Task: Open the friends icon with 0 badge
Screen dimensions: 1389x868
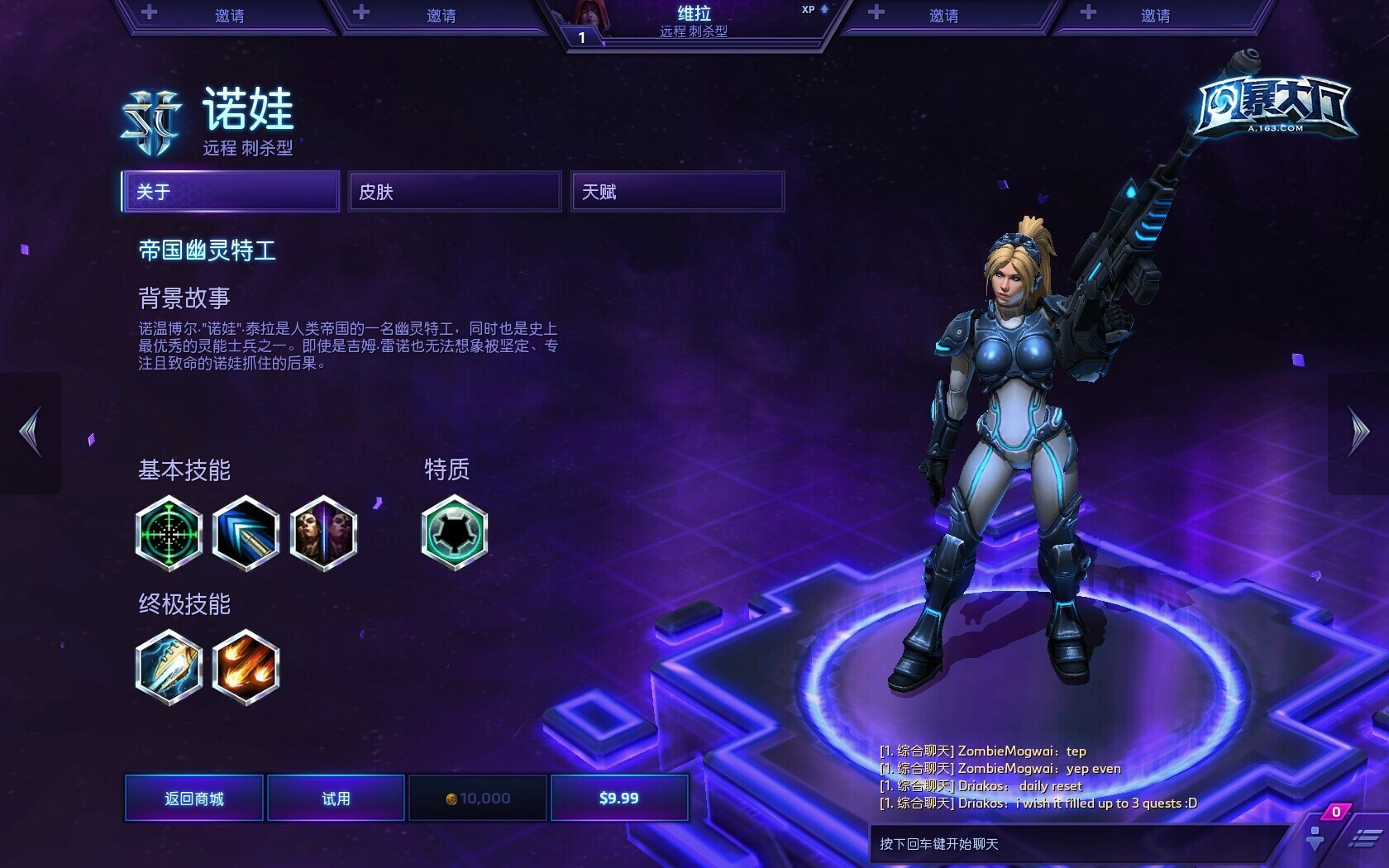Action: tap(1316, 837)
